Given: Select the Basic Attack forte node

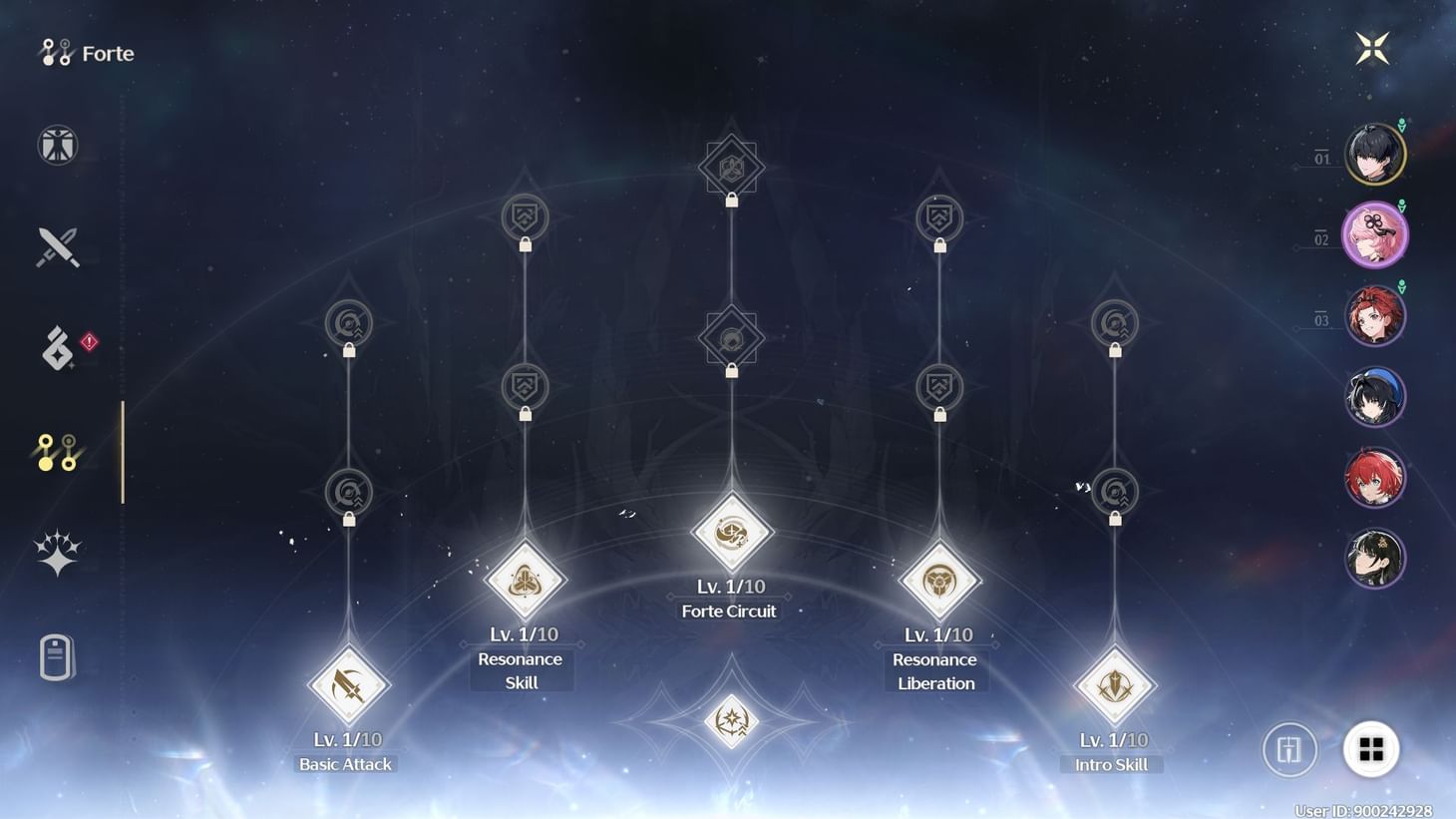Looking at the screenshot, I should [x=346, y=684].
